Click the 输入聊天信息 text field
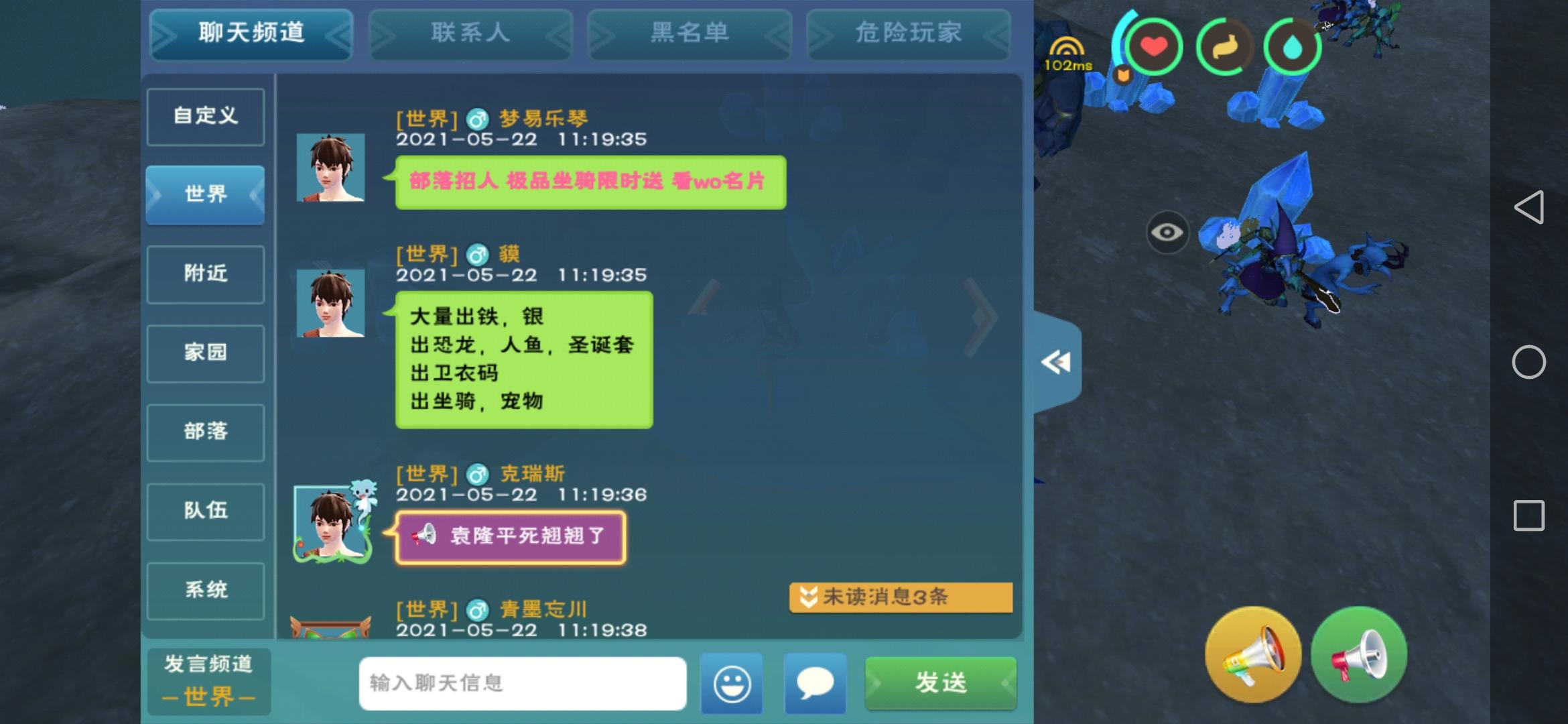The image size is (1568, 724). (523, 683)
